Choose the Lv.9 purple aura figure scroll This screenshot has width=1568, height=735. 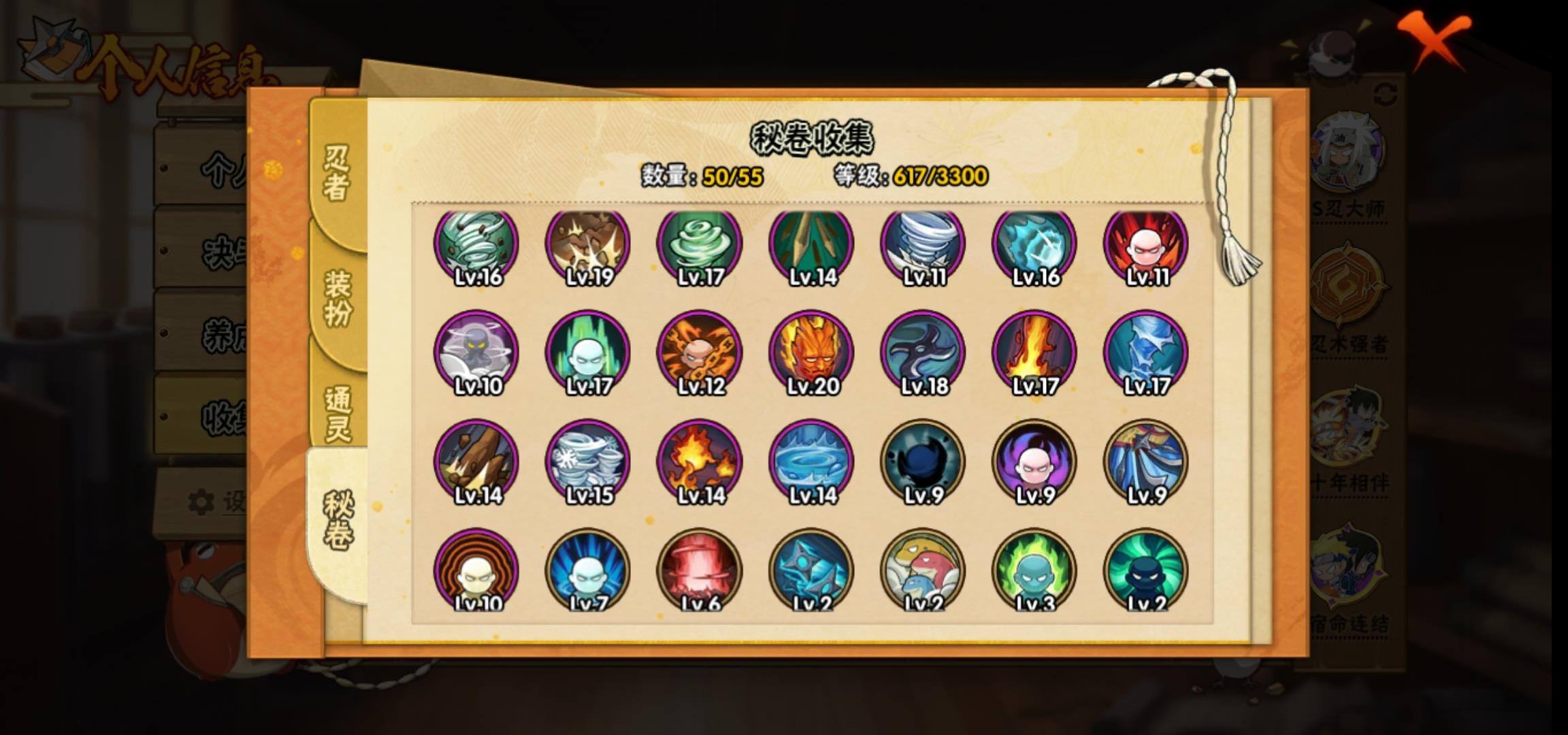1034,462
